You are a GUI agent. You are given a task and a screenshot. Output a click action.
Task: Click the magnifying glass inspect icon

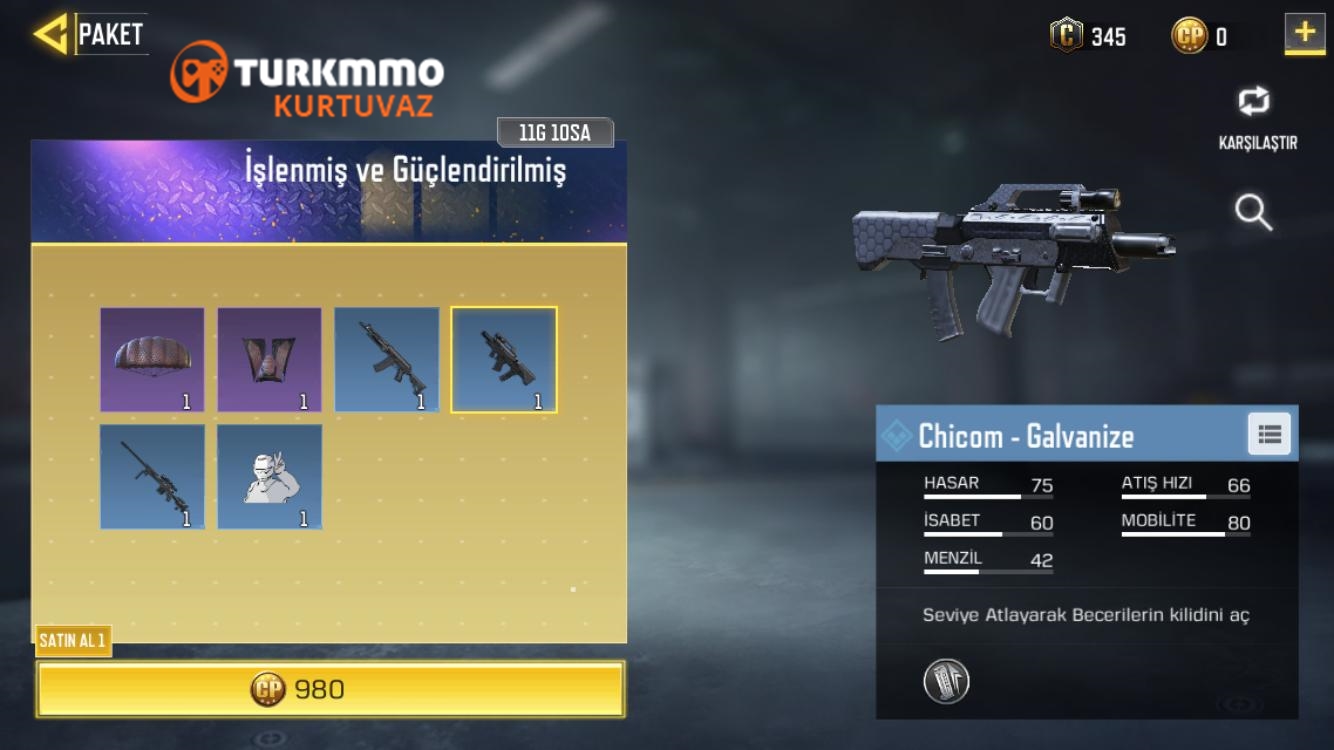pyautogui.click(x=1254, y=213)
